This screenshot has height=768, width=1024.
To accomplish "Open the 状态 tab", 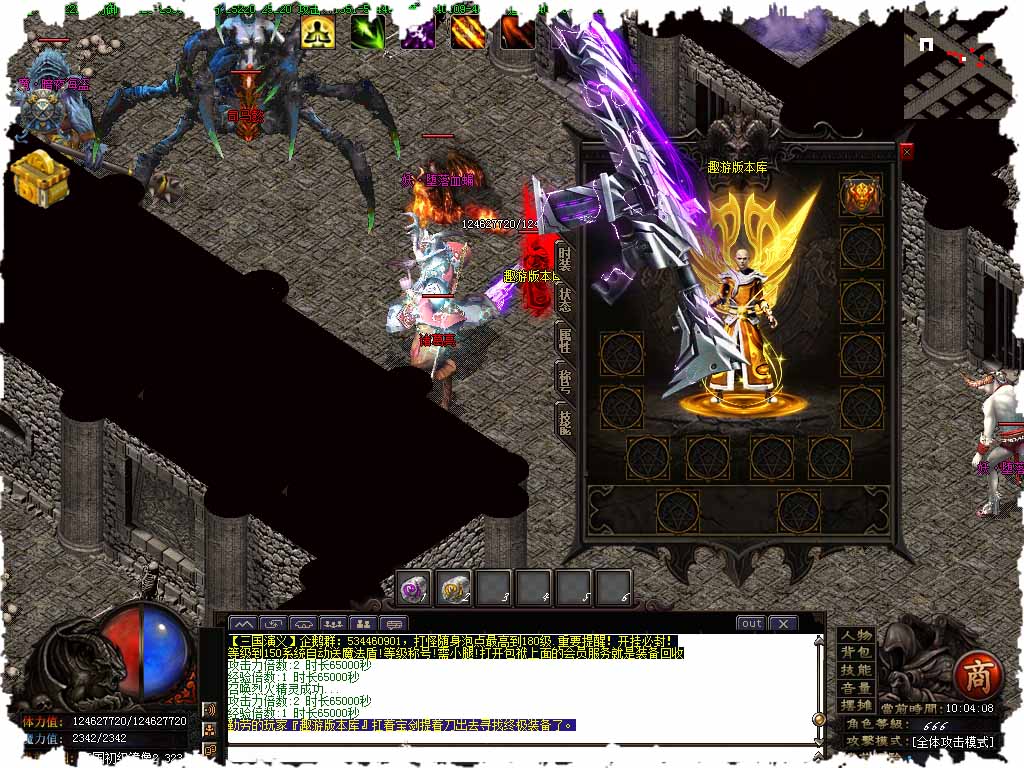I will point(565,299).
